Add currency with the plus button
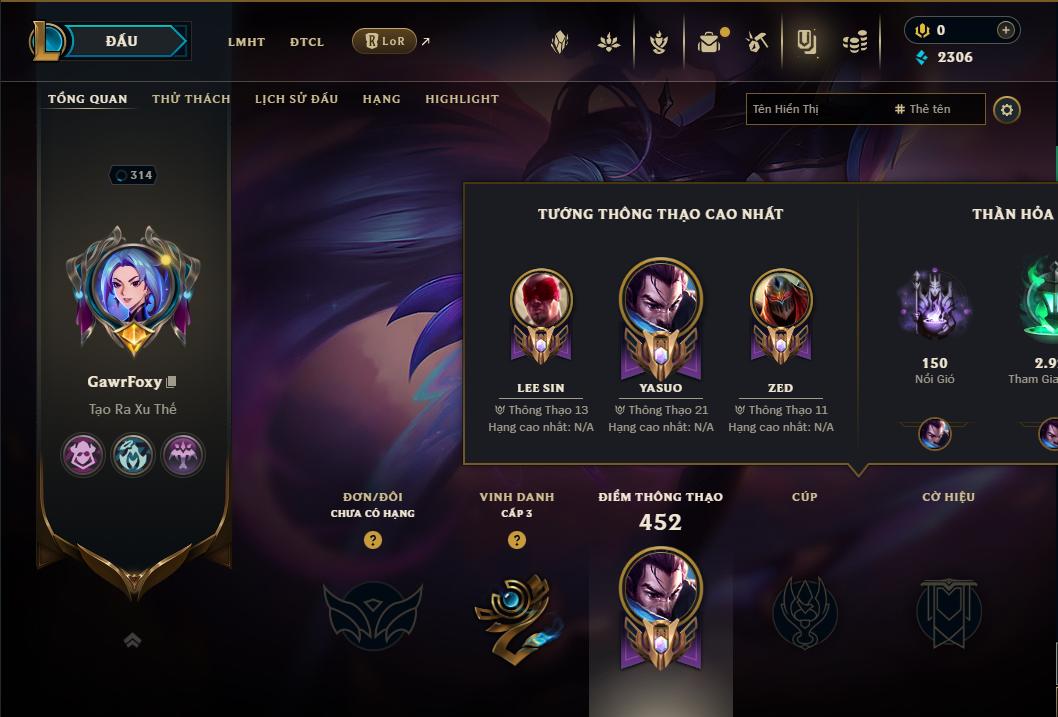Screen dimensions: 1058x717 1006,30
